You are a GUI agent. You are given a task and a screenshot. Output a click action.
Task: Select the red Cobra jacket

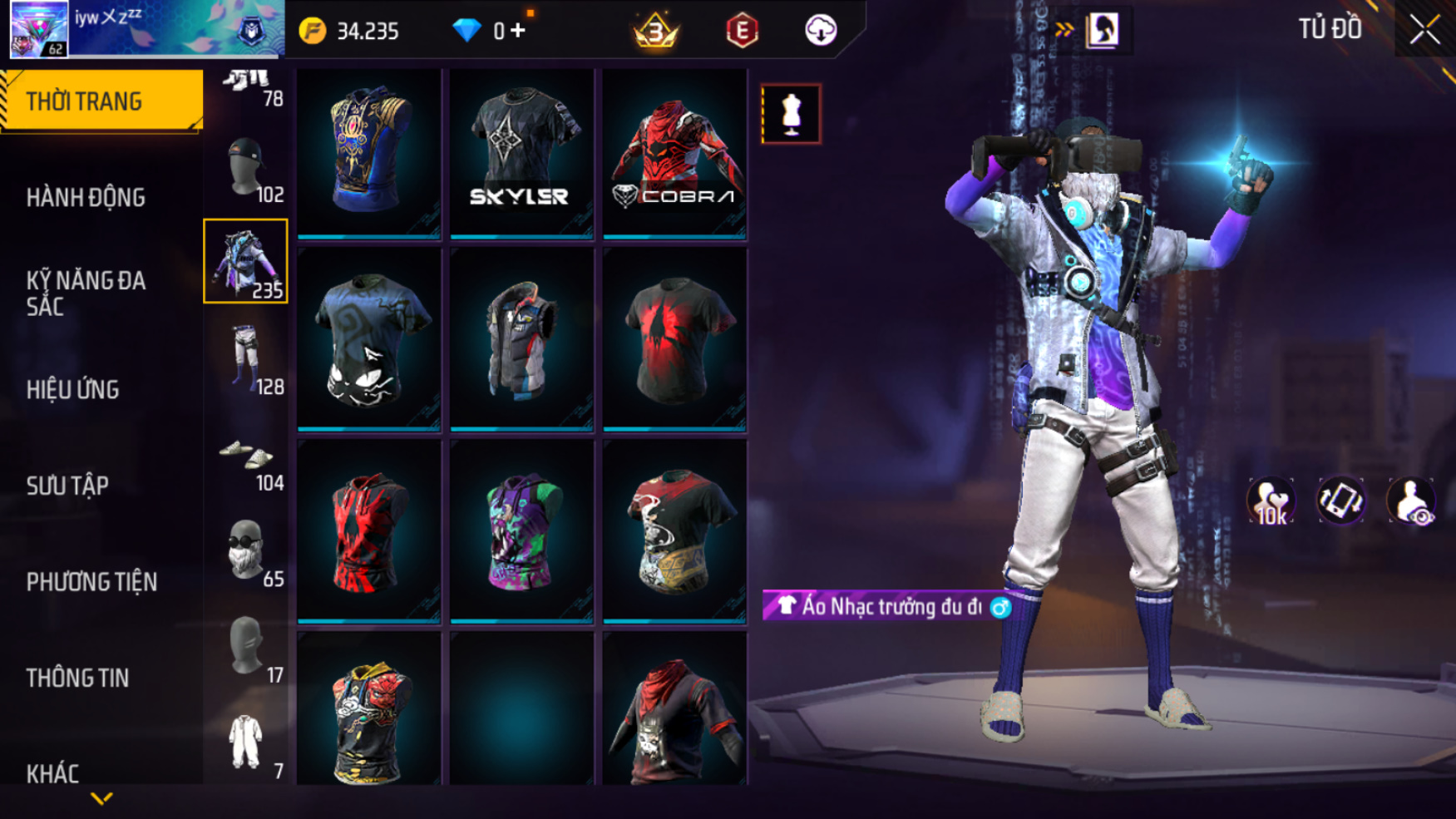674,154
